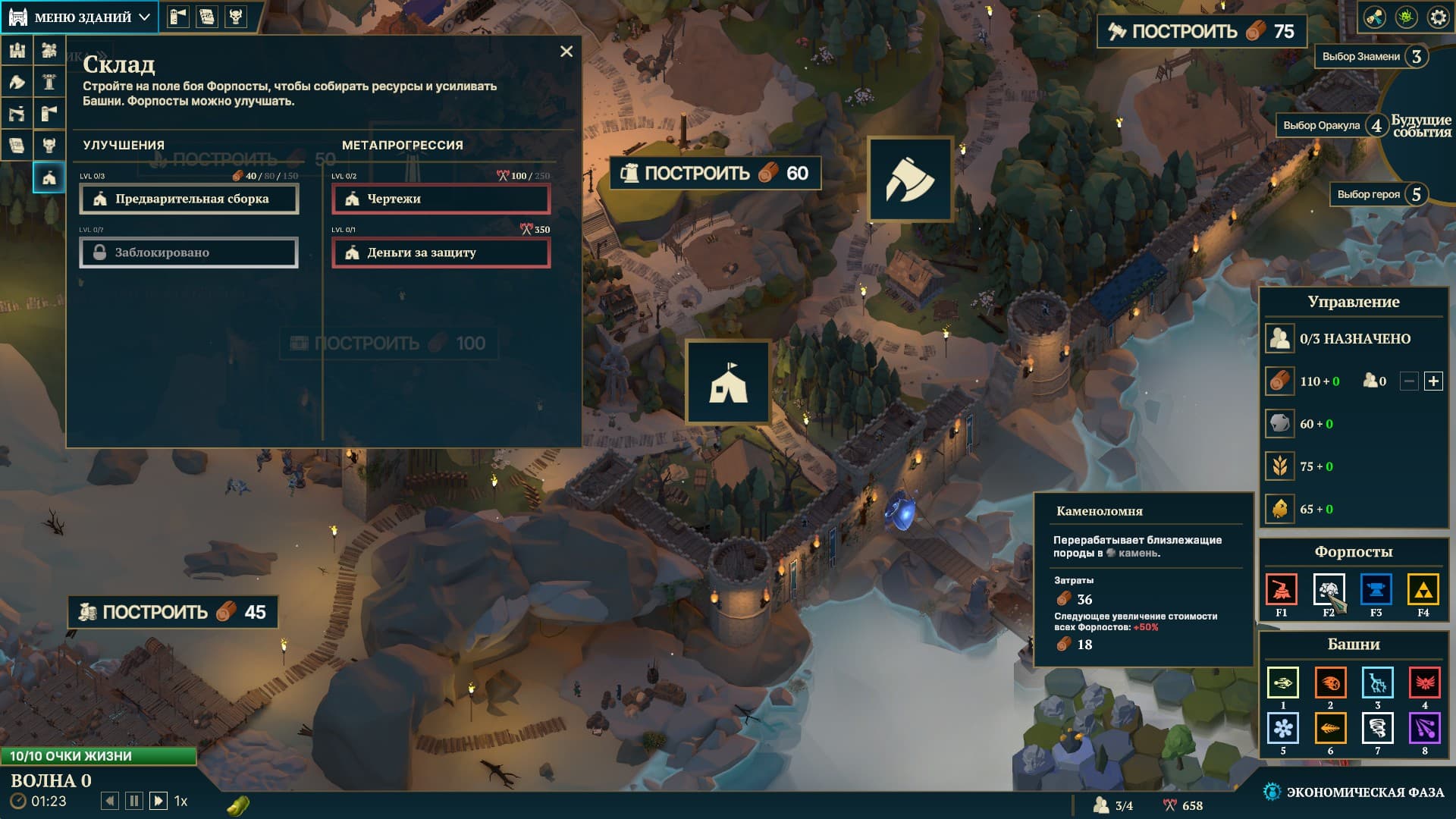This screenshot has height=819, width=1456.
Task: Pause the game speed
Action: click(x=134, y=801)
